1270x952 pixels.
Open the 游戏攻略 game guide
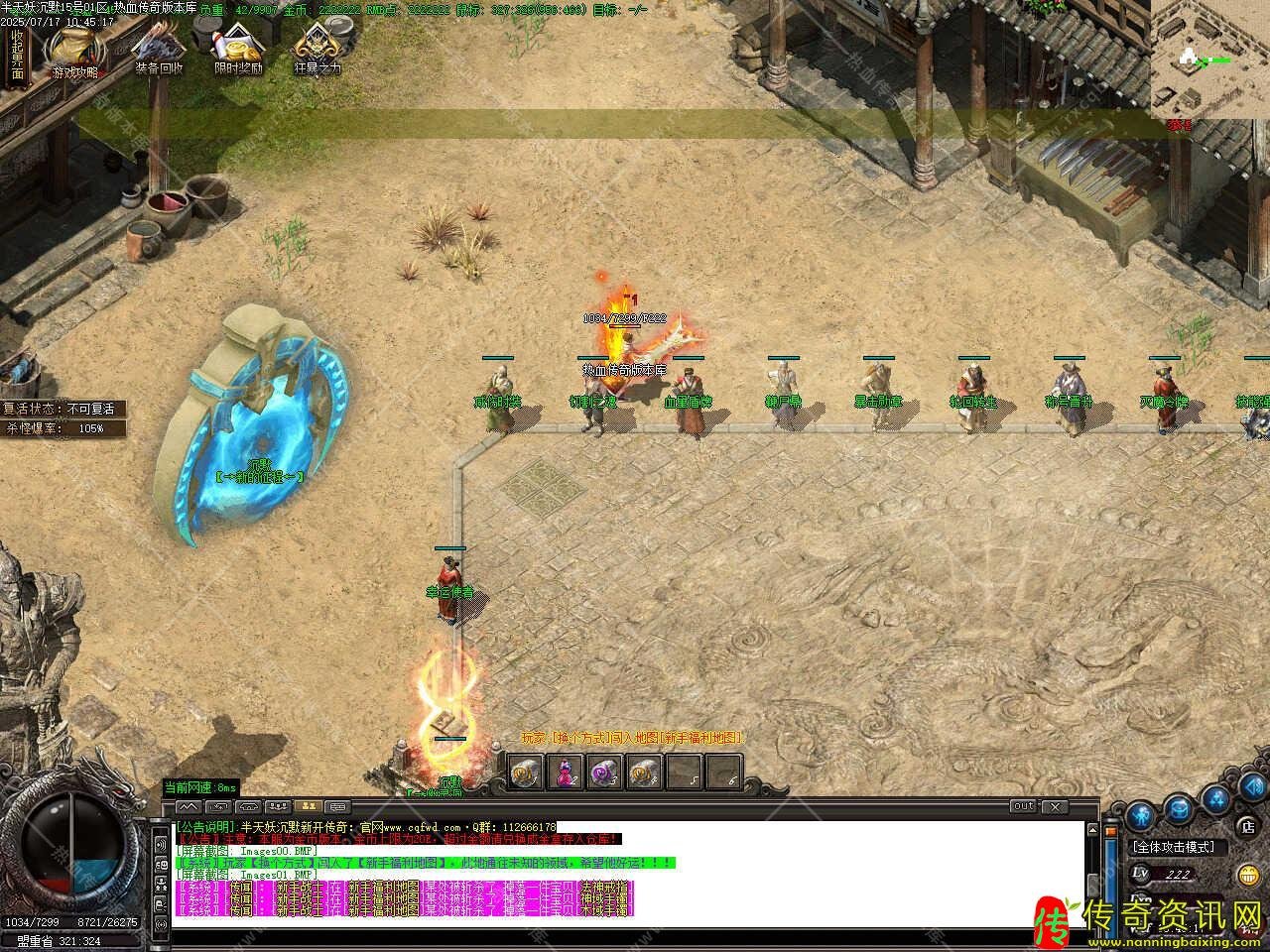click(x=75, y=50)
